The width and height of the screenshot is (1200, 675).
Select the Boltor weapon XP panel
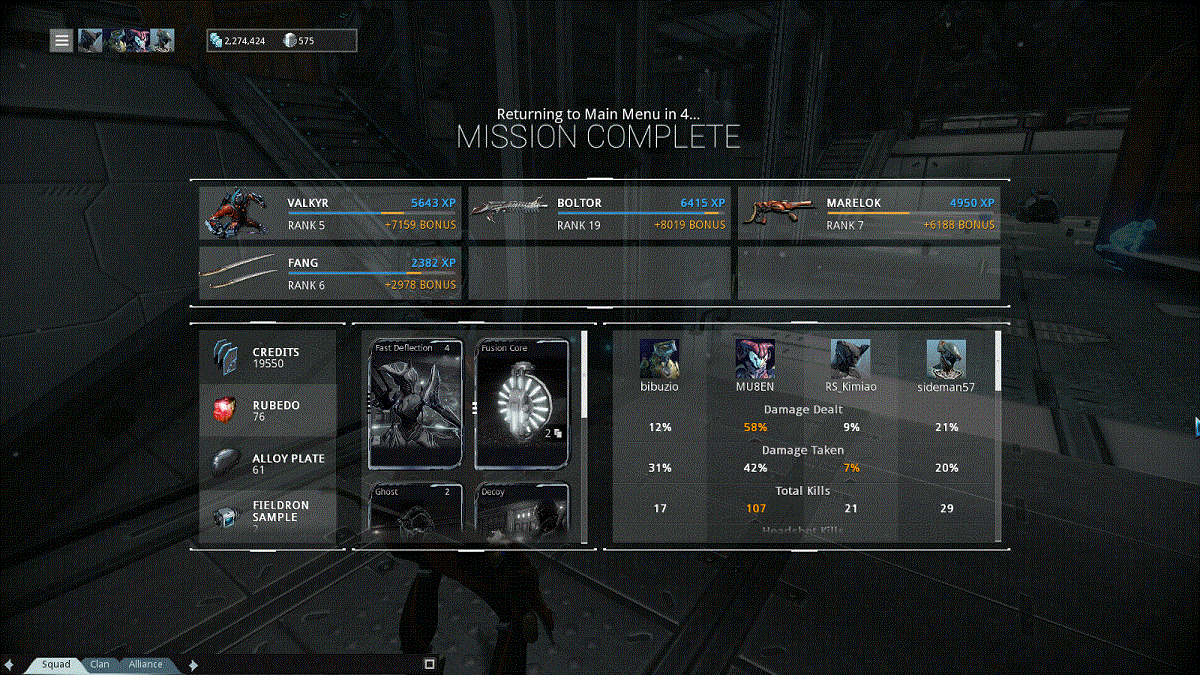(599, 214)
